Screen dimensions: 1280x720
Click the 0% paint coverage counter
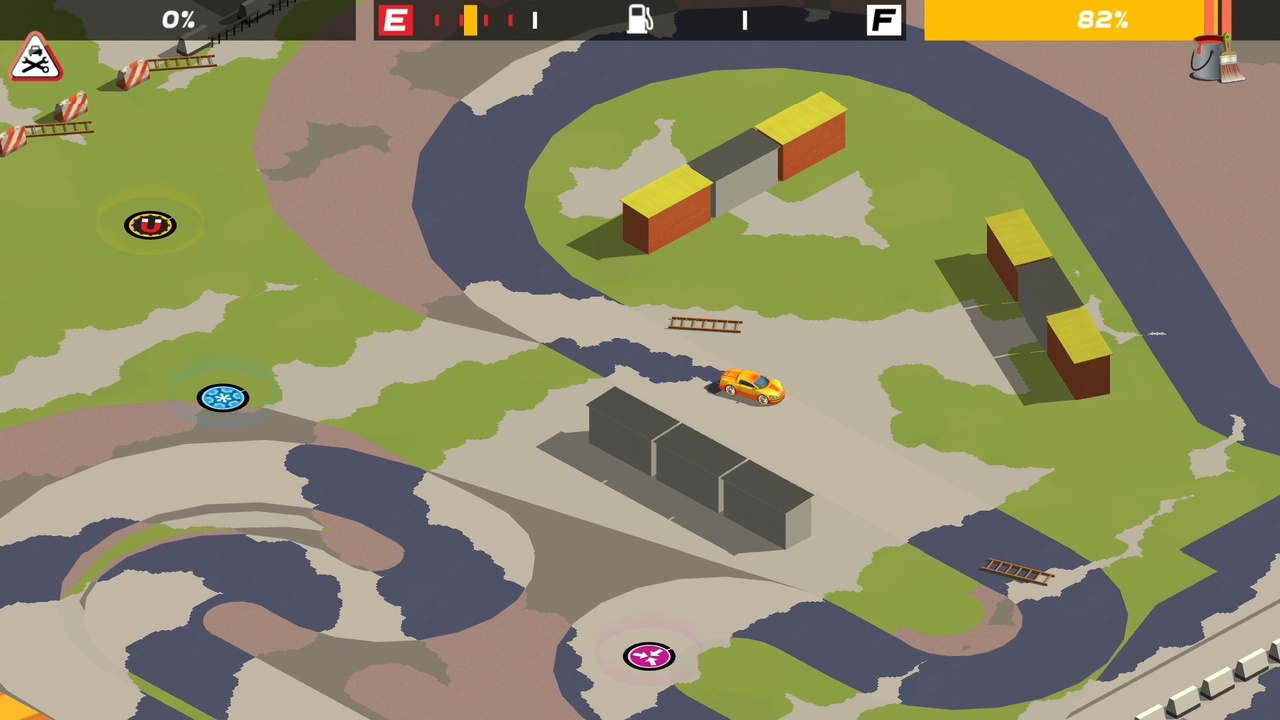178,18
